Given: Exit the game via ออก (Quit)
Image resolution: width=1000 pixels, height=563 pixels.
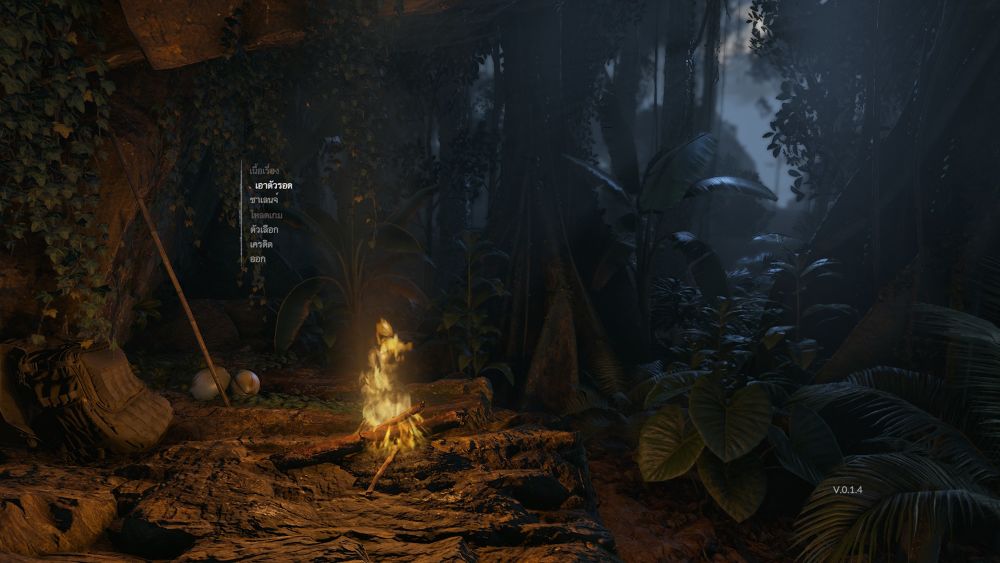Looking at the screenshot, I should tap(258, 259).
